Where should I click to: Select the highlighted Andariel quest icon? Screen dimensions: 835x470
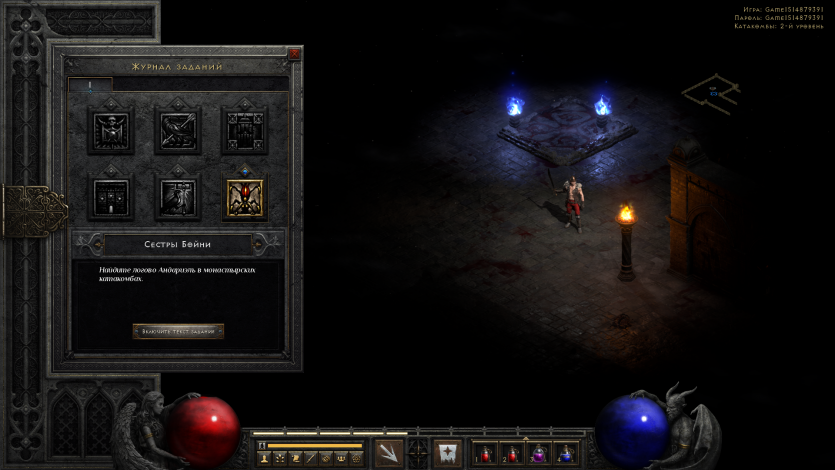pos(244,196)
